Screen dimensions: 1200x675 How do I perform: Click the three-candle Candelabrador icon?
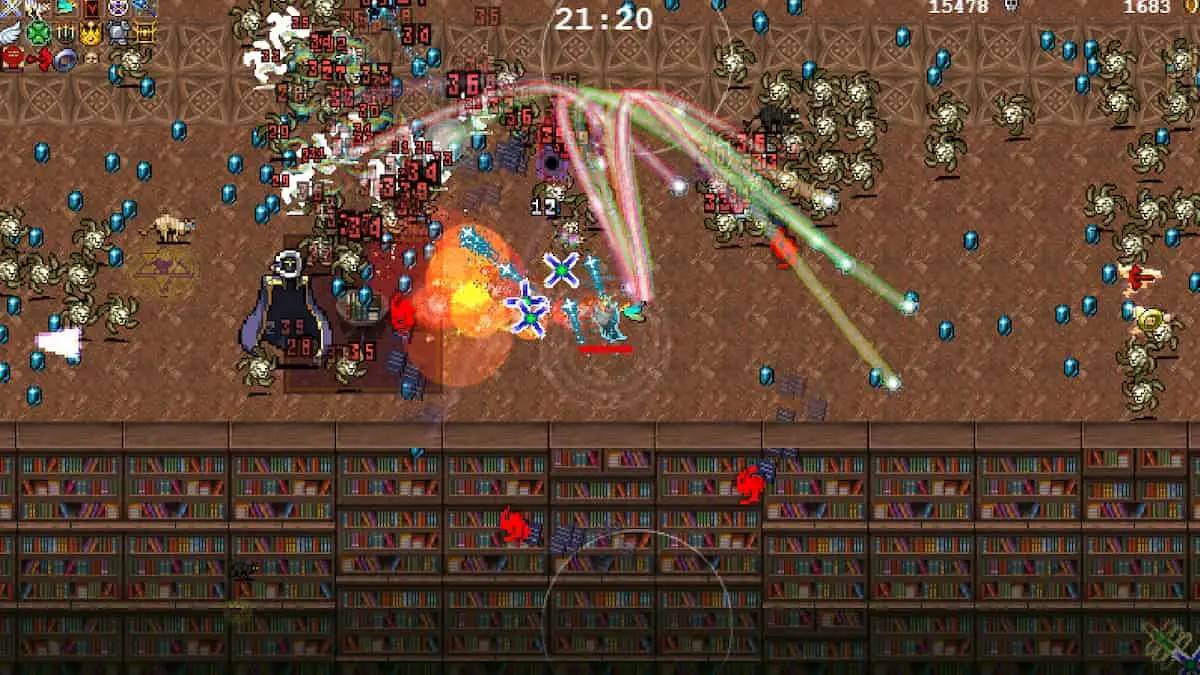coord(65,33)
